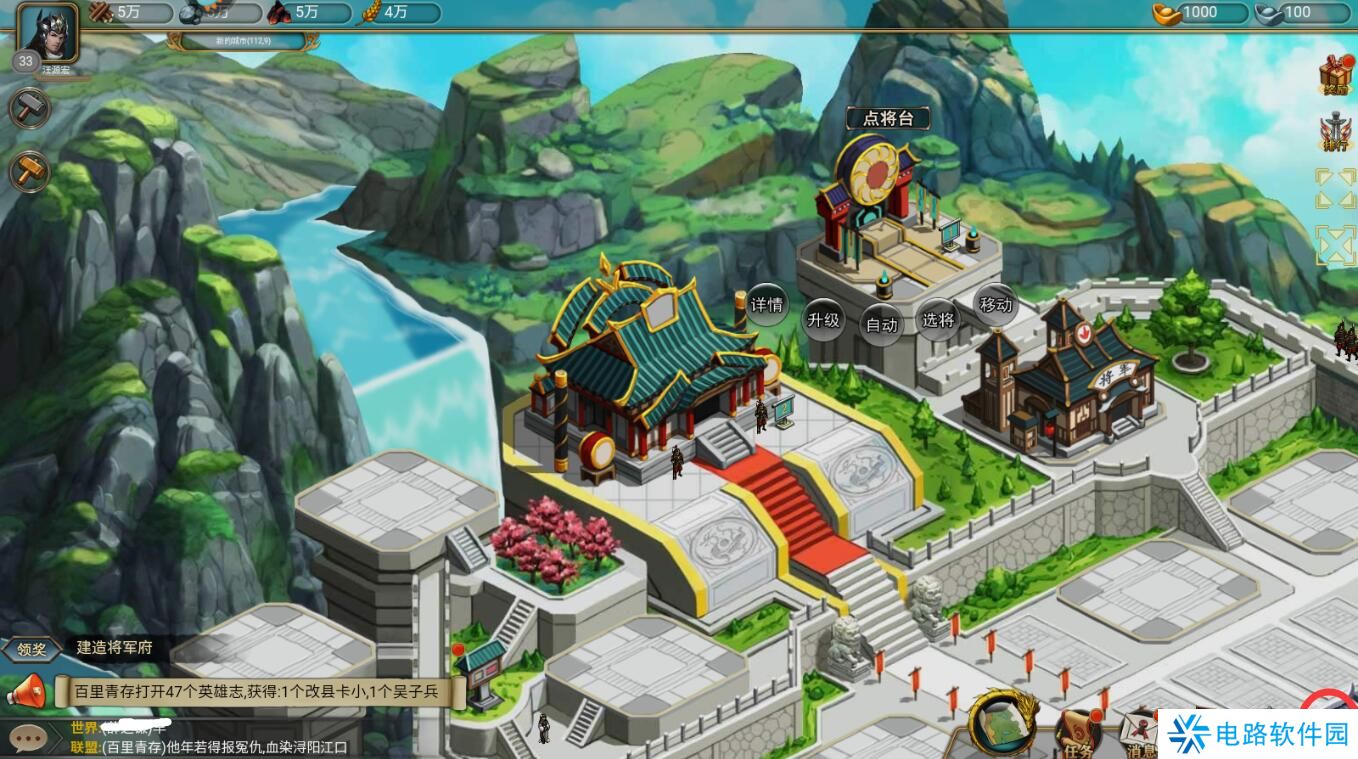Screen dimensions: 1358x759
Task: Click the 电路软件园 watermark logo
Action: coord(1258,735)
